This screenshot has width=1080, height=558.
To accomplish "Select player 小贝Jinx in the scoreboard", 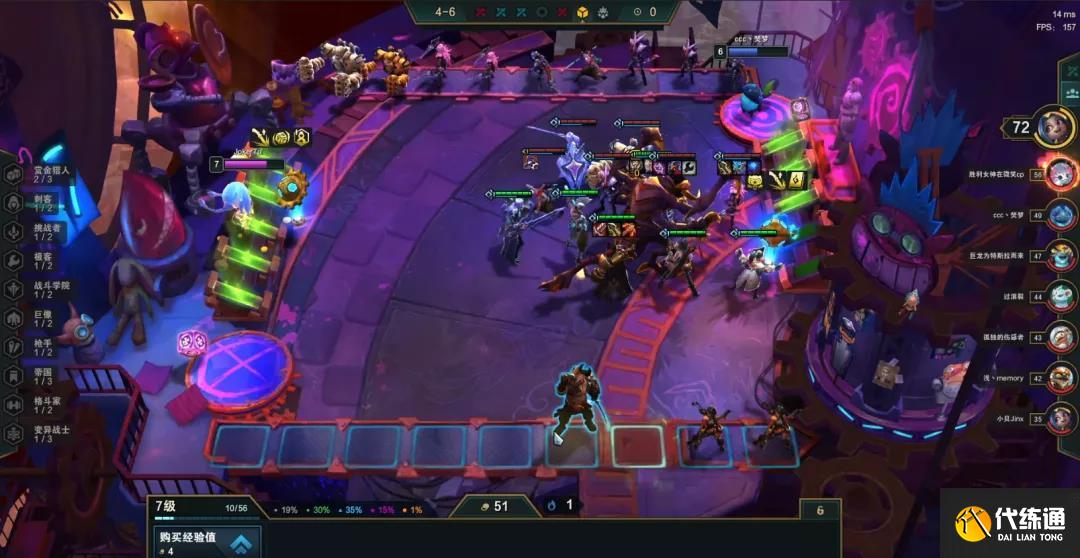I will pos(1061,419).
